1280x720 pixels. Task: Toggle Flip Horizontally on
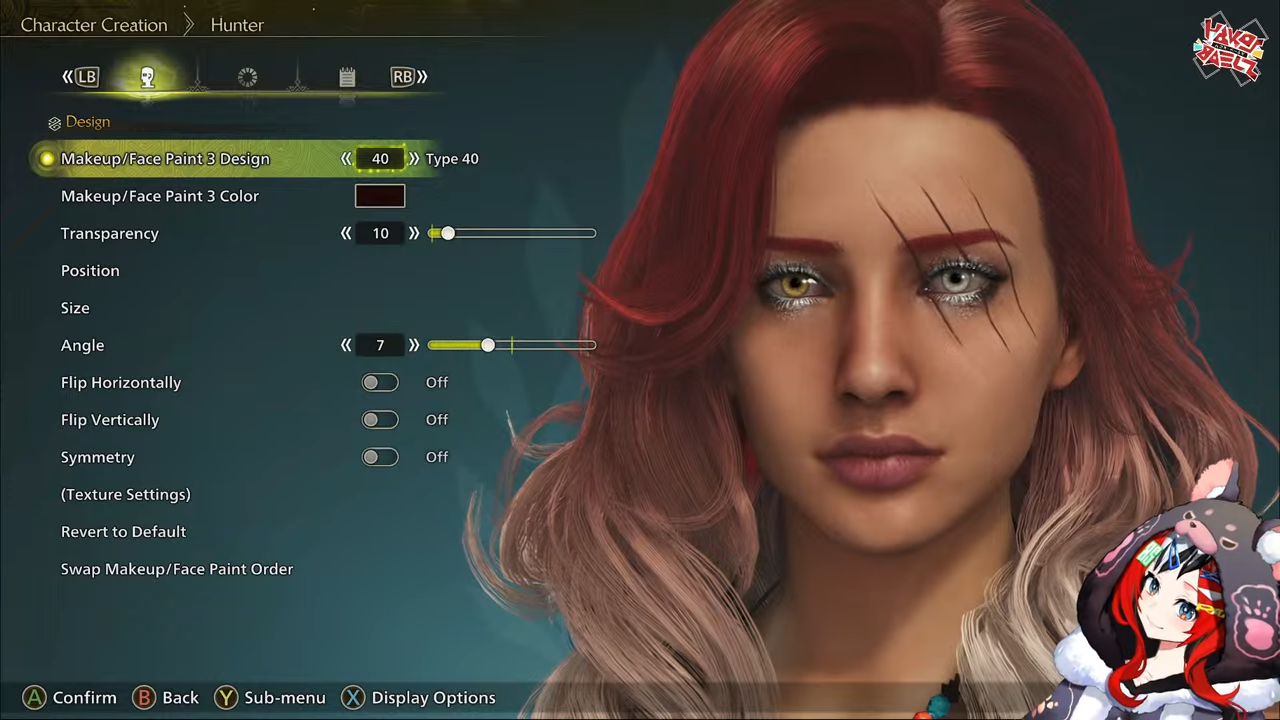click(380, 382)
